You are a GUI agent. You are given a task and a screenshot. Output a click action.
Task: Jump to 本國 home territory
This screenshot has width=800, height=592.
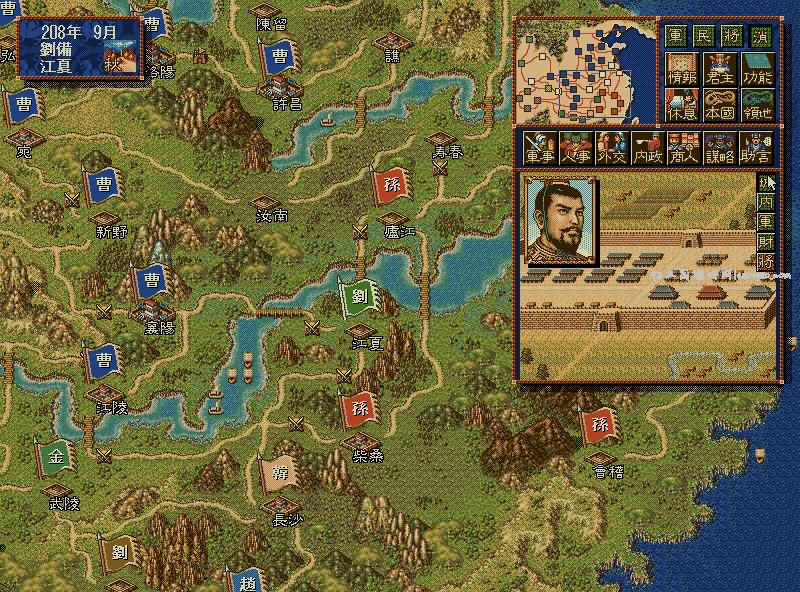pyautogui.click(x=719, y=105)
